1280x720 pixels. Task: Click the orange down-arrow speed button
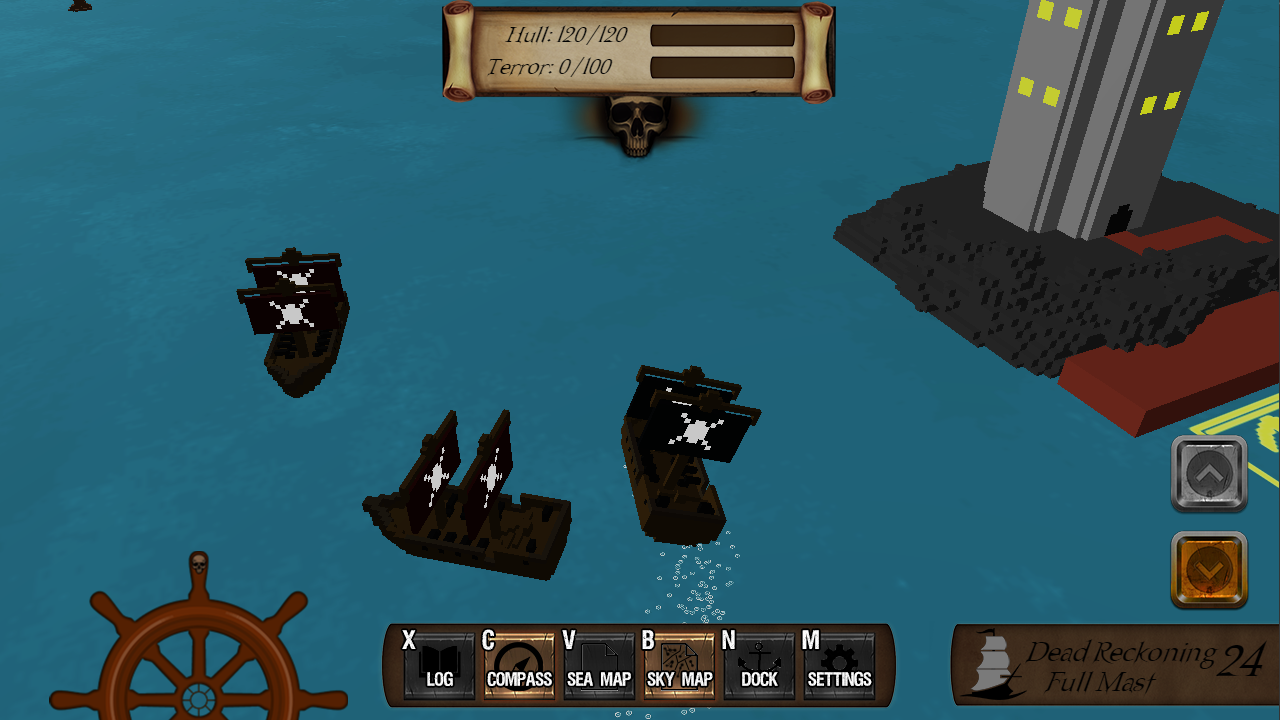point(1209,570)
